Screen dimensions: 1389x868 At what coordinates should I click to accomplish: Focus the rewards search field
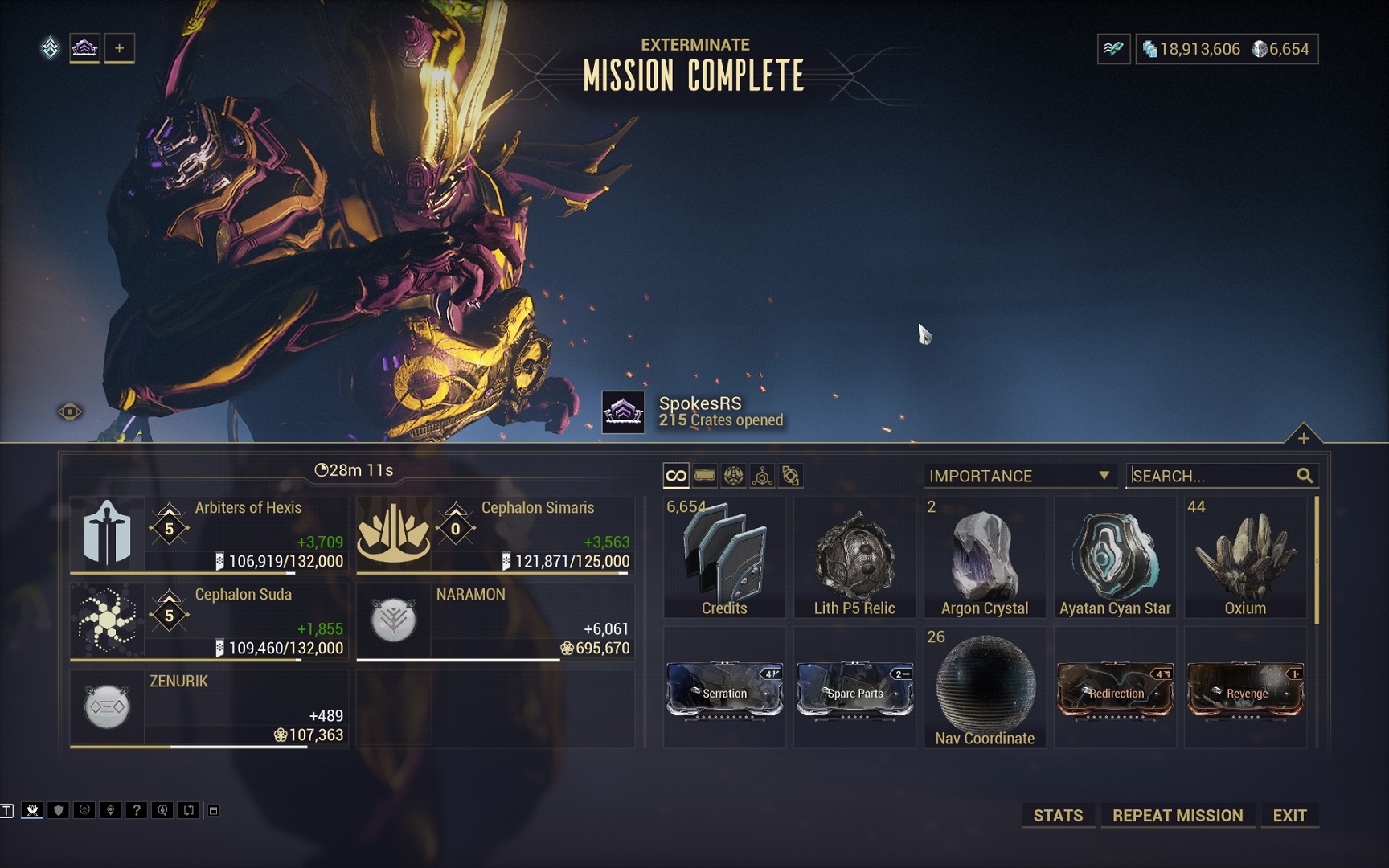pyautogui.click(x=1211, y=476)
